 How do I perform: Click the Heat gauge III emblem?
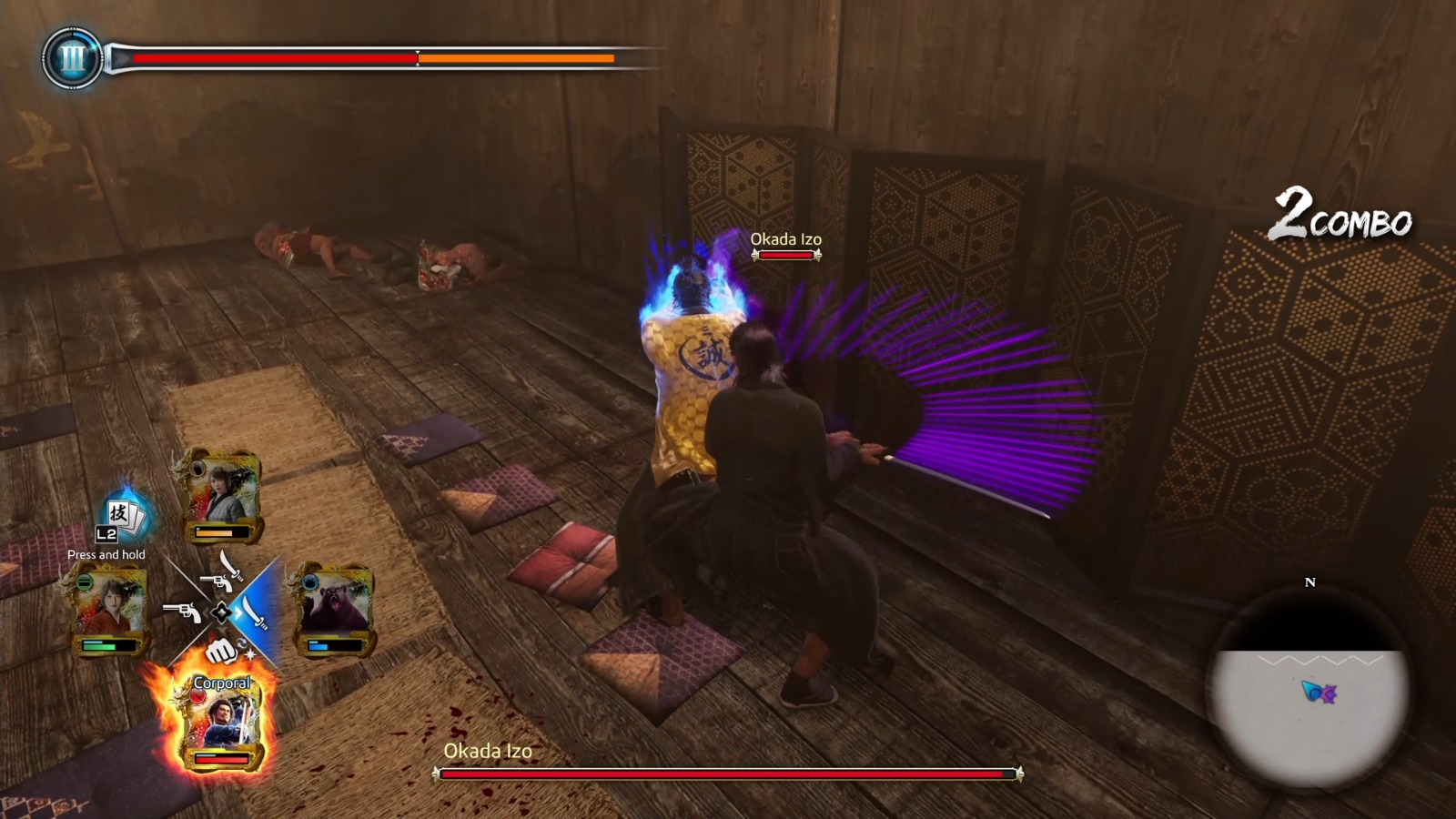coord(73,59)
